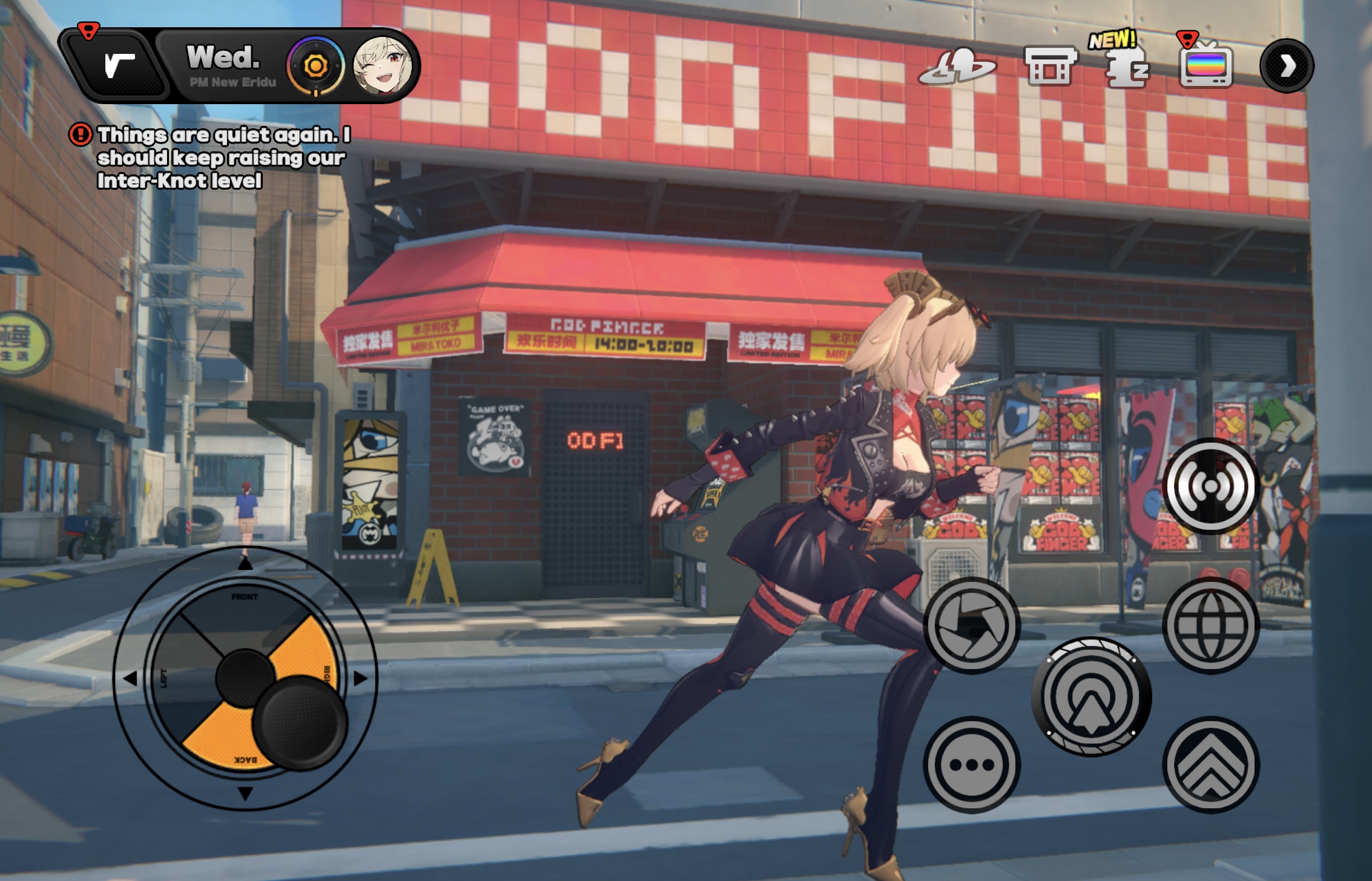Tap the red alert badge above the TV icon
Screen dimensions: 1372x881
click(1187, 41)
